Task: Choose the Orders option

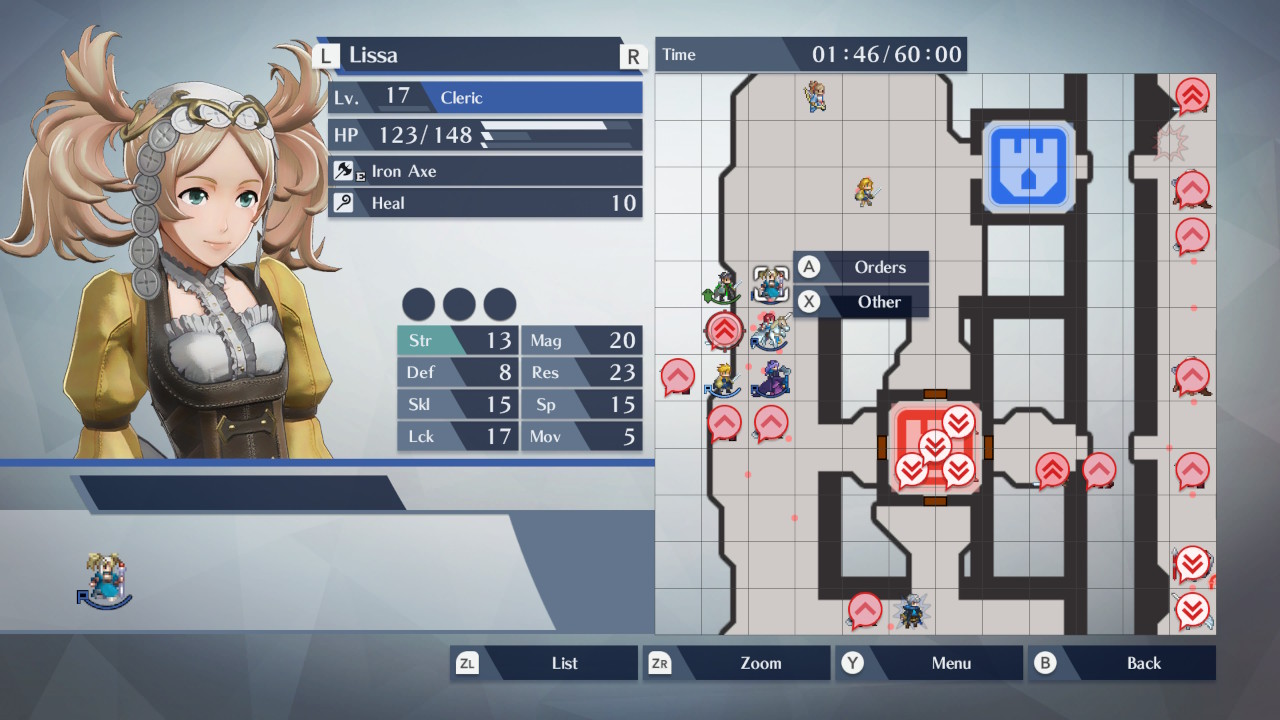Action: [862, 267]
